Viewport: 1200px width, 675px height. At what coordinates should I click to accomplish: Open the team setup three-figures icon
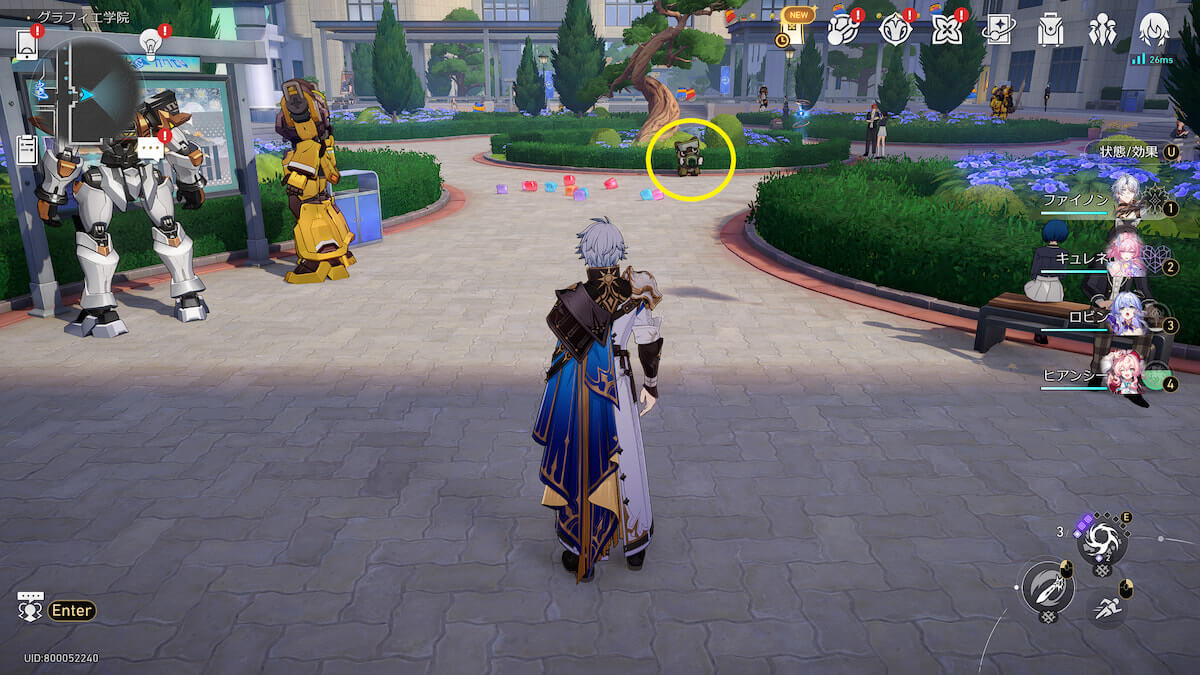1102,30
